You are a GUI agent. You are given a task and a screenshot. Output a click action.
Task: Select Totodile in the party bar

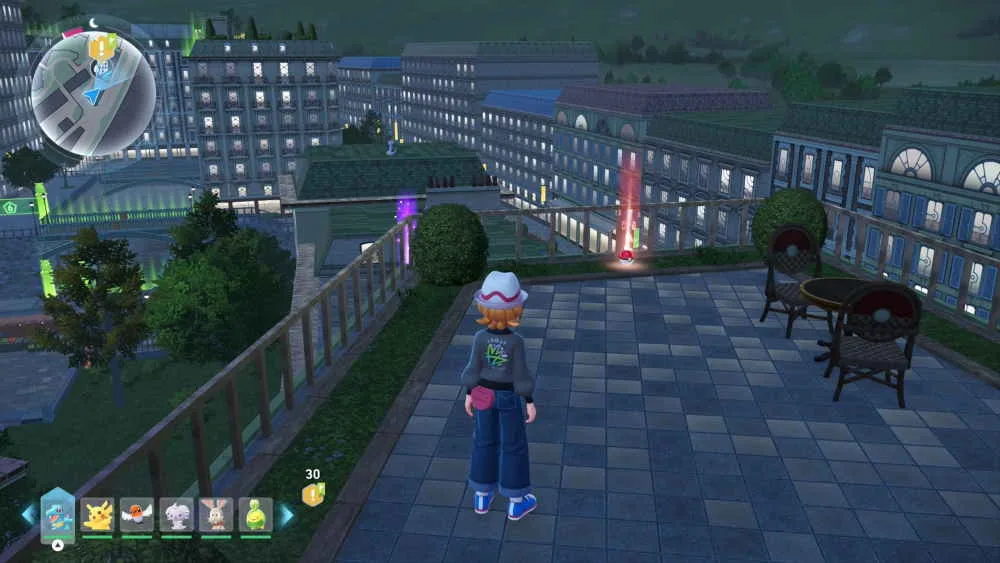click(x=58, y=514)
